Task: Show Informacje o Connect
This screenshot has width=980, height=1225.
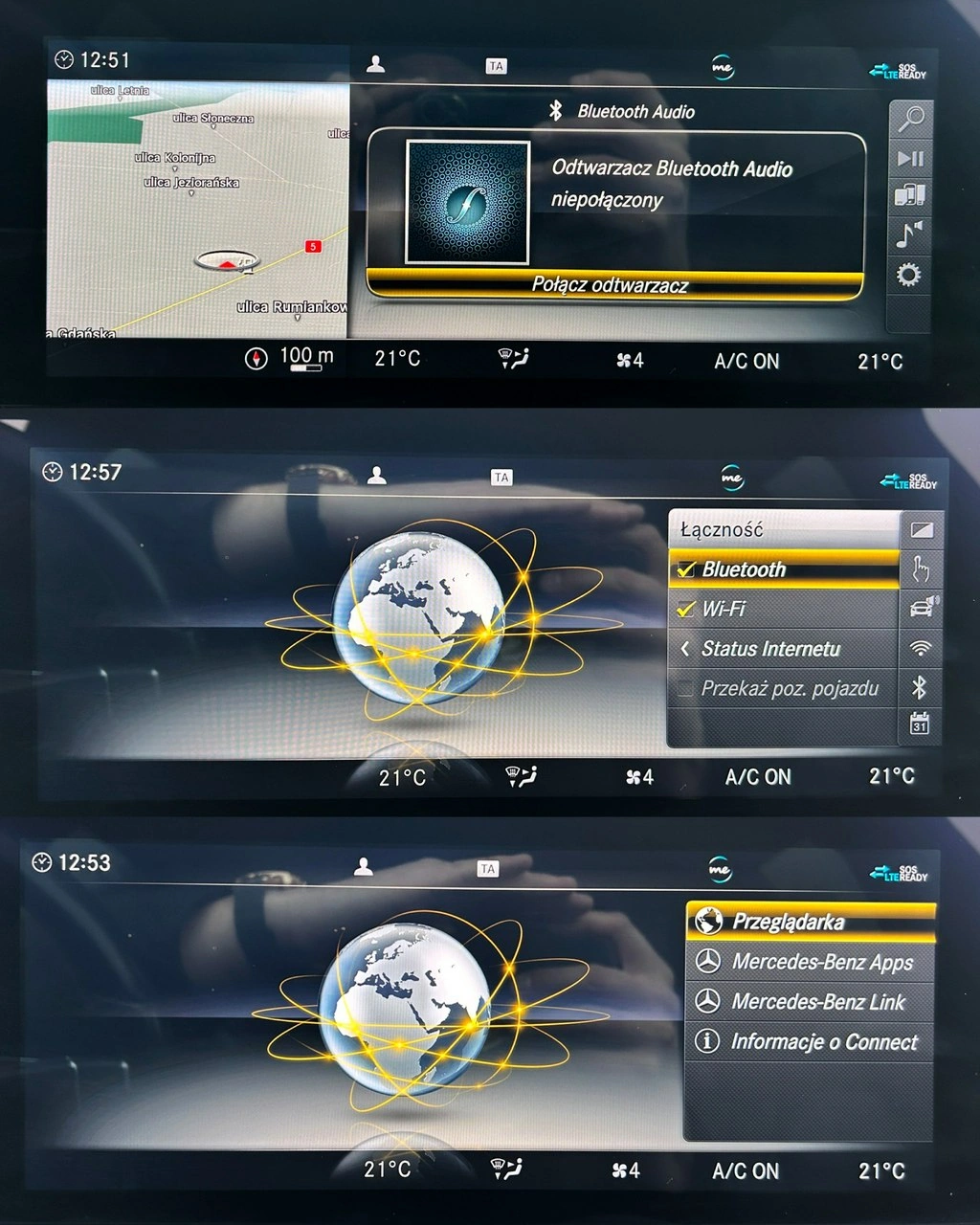Action: (x=809, y=1041)
